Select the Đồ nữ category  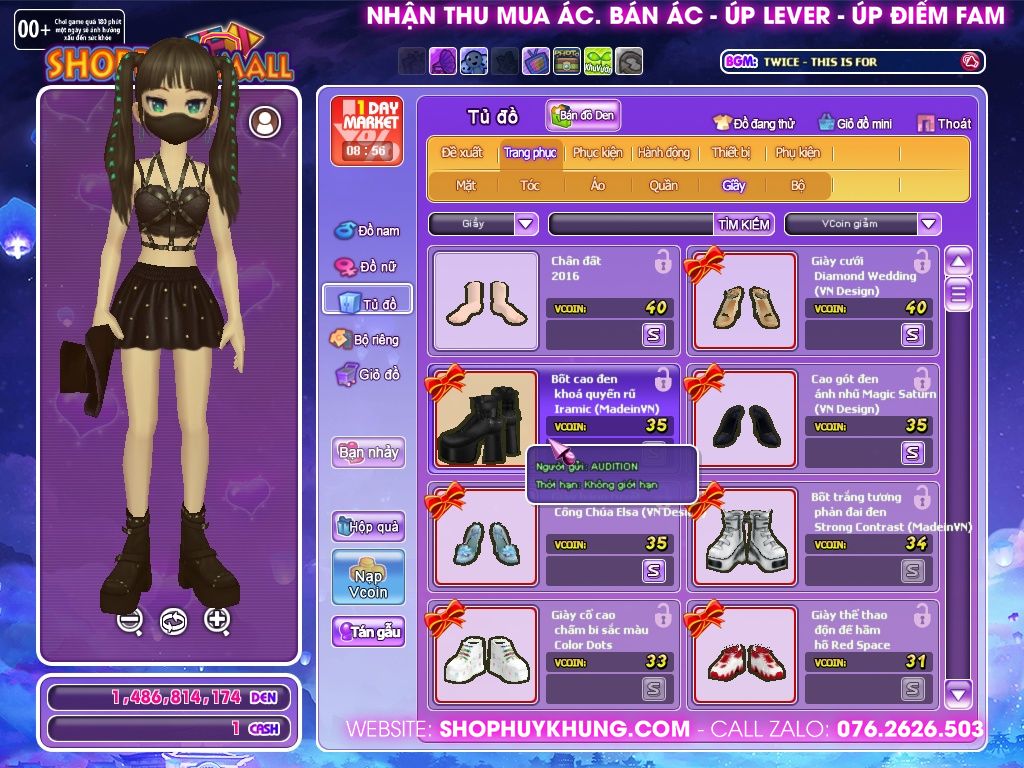point(367,267)
